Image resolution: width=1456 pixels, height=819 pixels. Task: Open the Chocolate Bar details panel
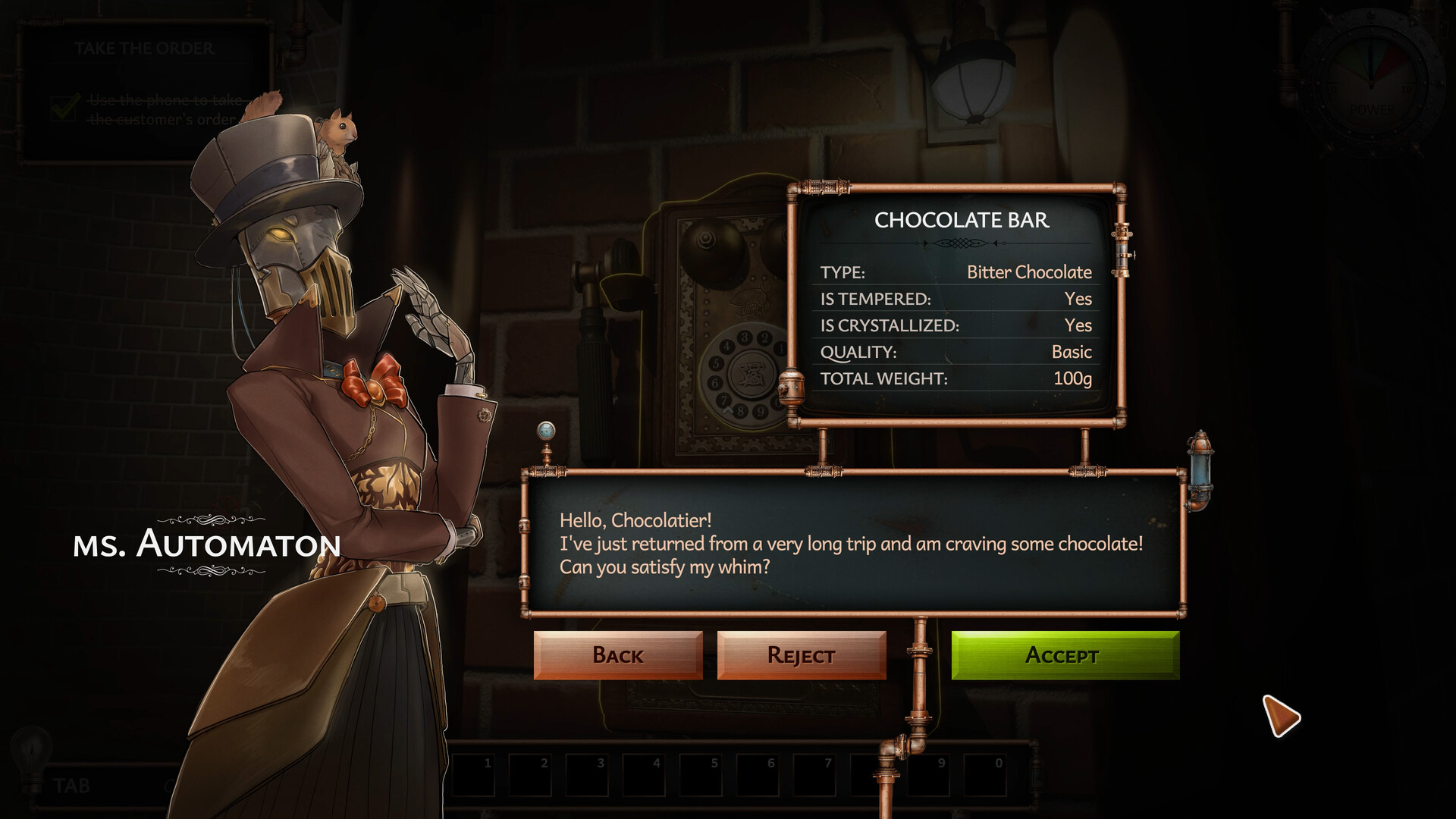coord(960,221)
